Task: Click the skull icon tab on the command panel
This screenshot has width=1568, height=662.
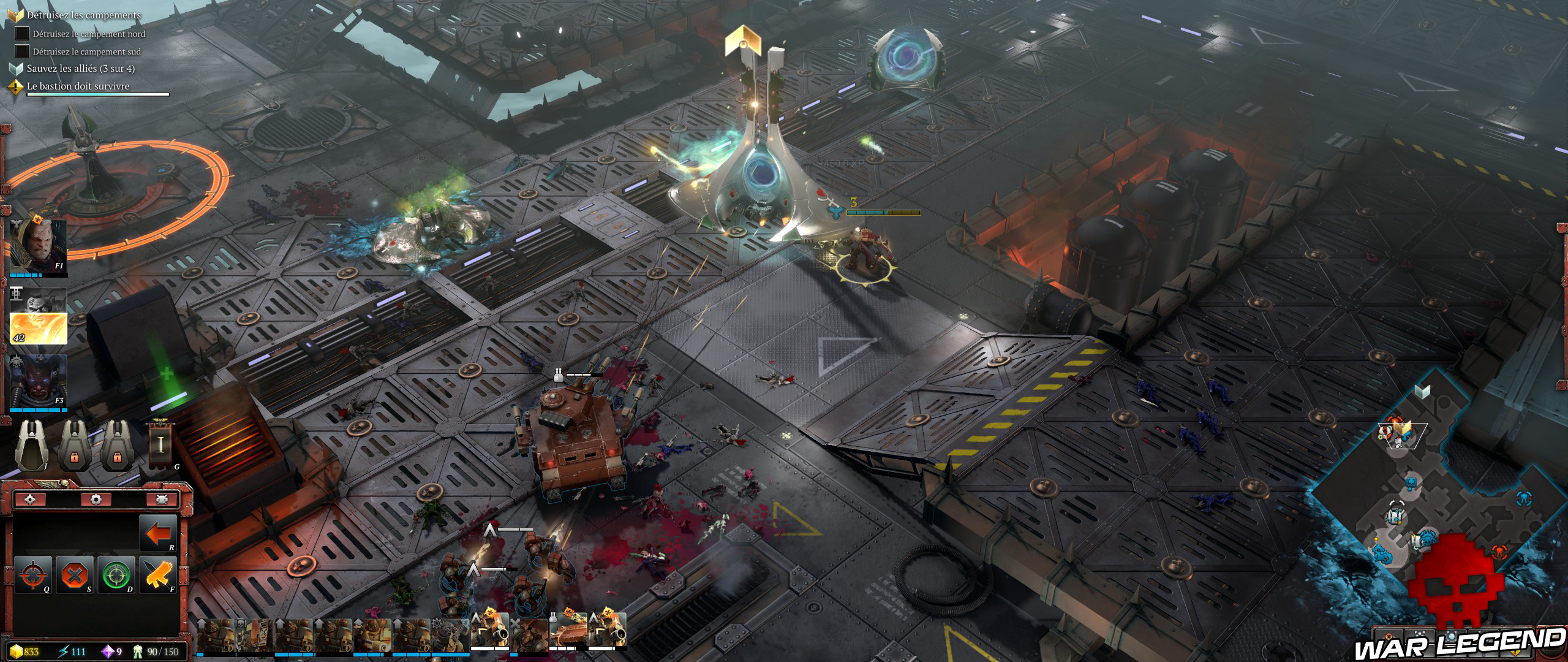Action: click(x=163, y=498)
